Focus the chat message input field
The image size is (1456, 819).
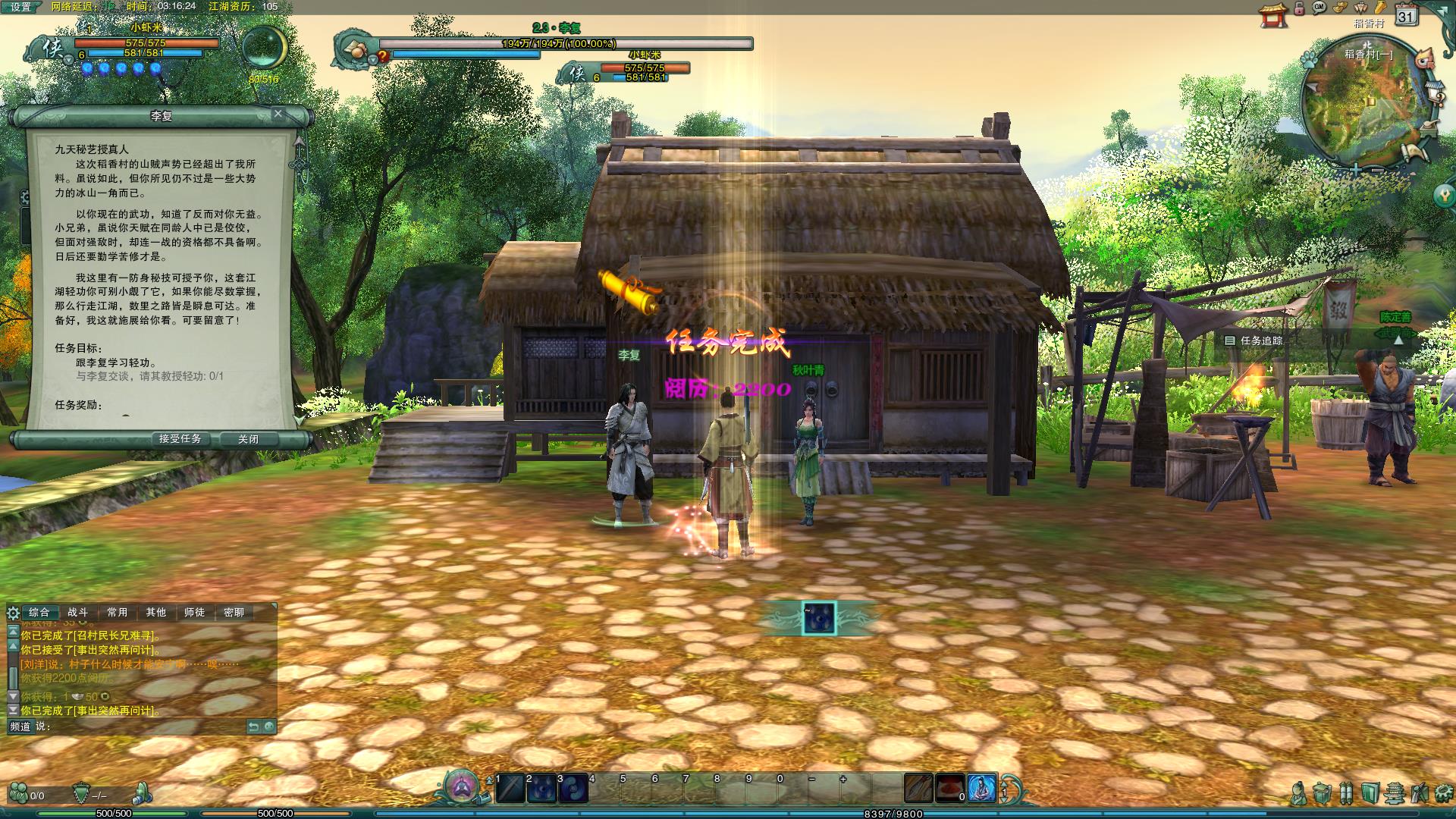point(144,726)
